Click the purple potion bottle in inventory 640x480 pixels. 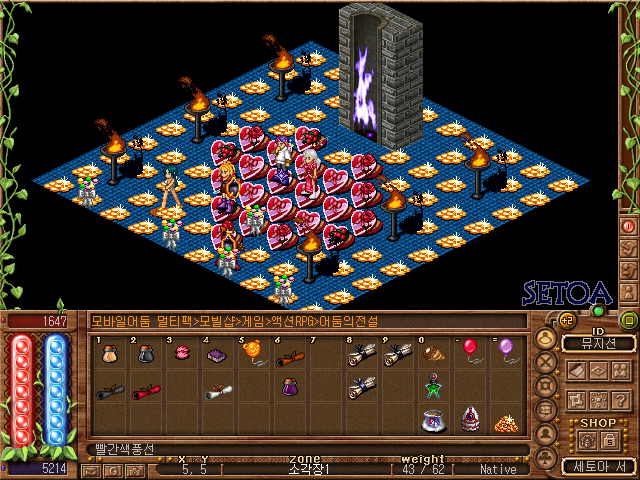point(289,387)
